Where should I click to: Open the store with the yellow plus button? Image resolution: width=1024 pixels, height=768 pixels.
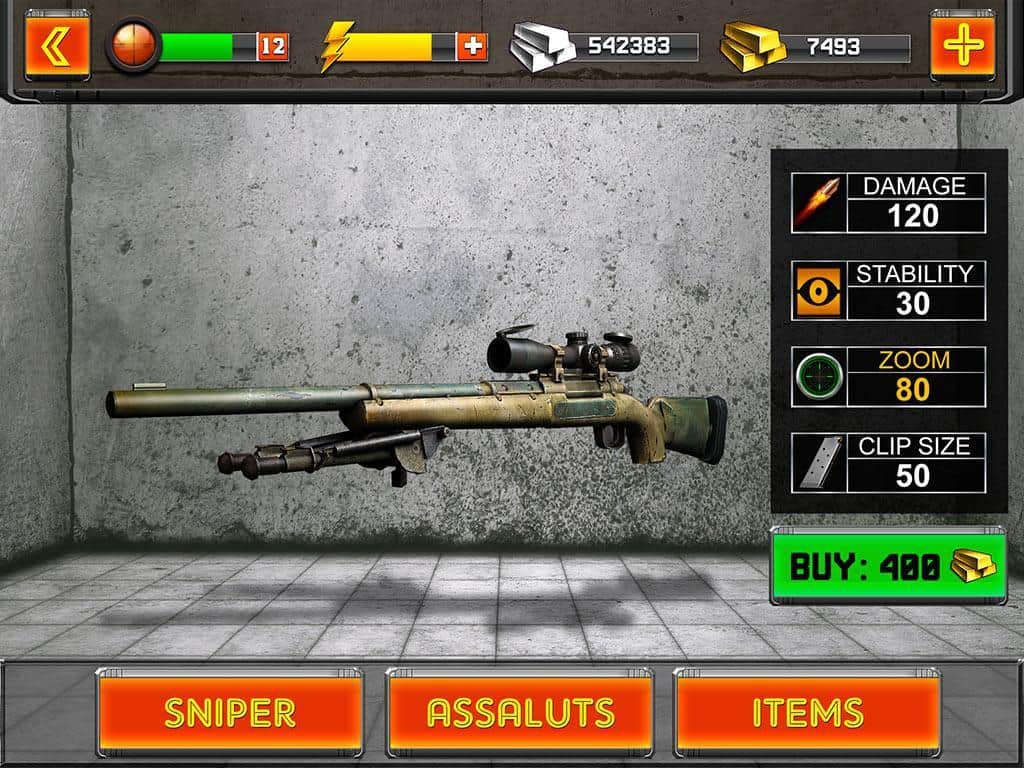click(962, 45)
